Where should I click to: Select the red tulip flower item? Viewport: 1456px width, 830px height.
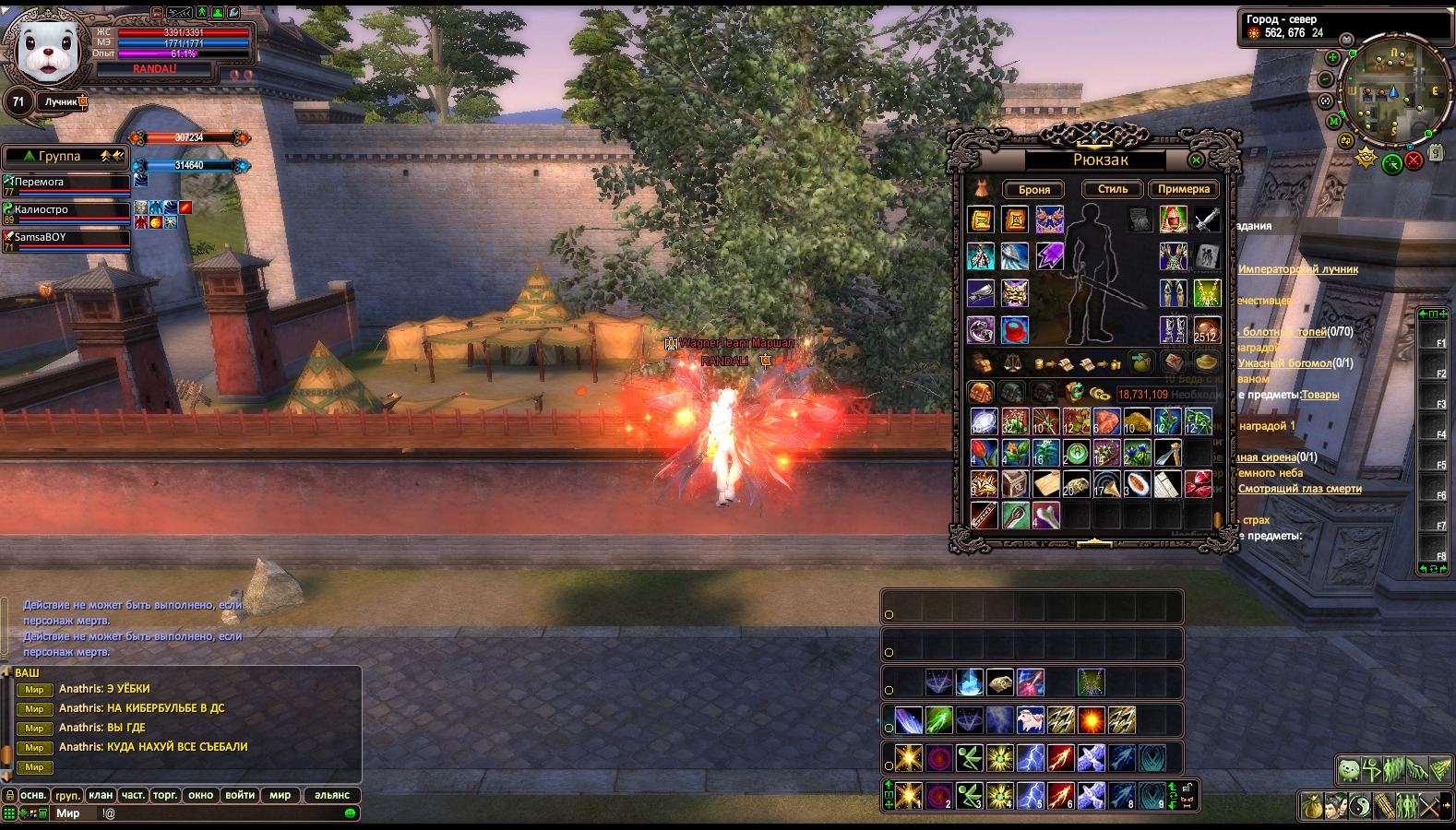point(984,453)
